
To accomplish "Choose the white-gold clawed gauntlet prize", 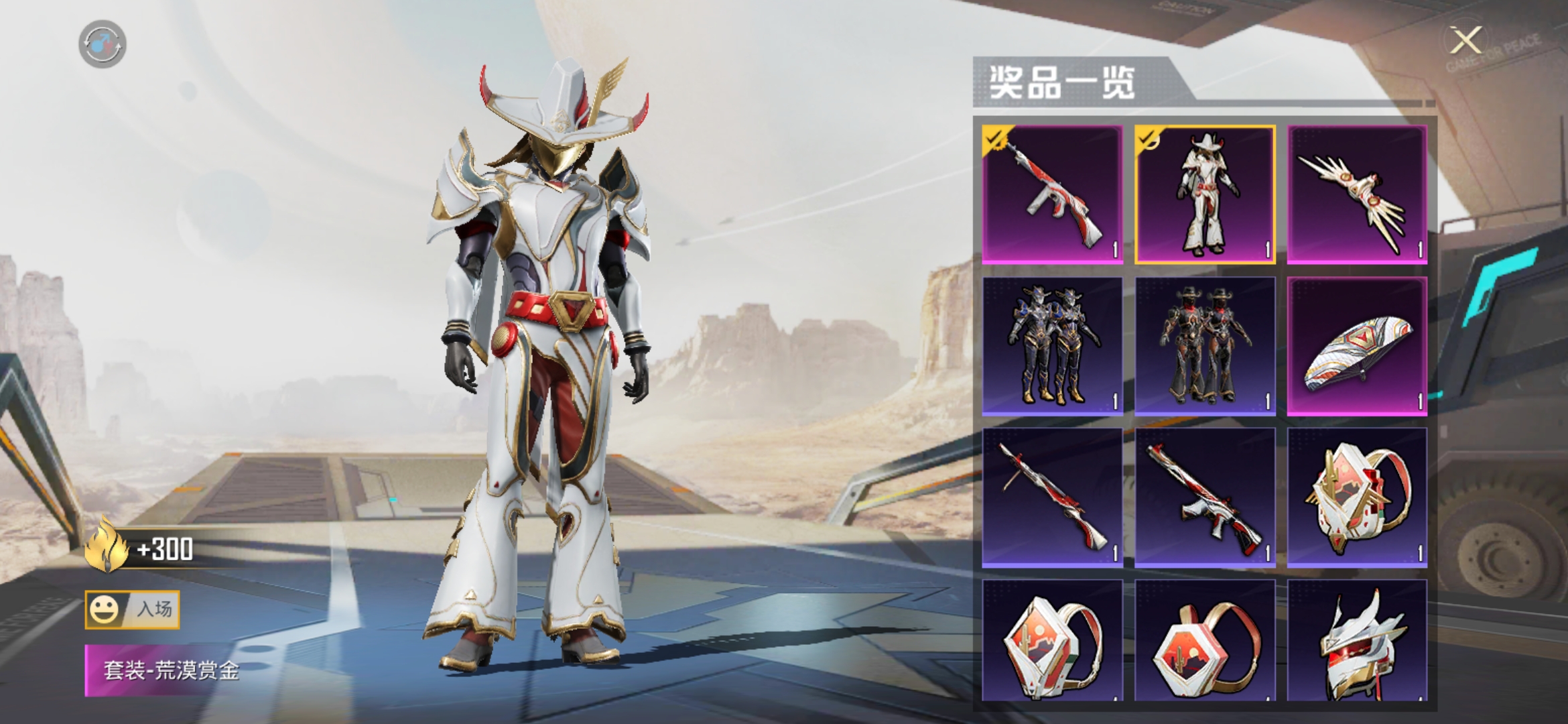I will point(1357,194).
